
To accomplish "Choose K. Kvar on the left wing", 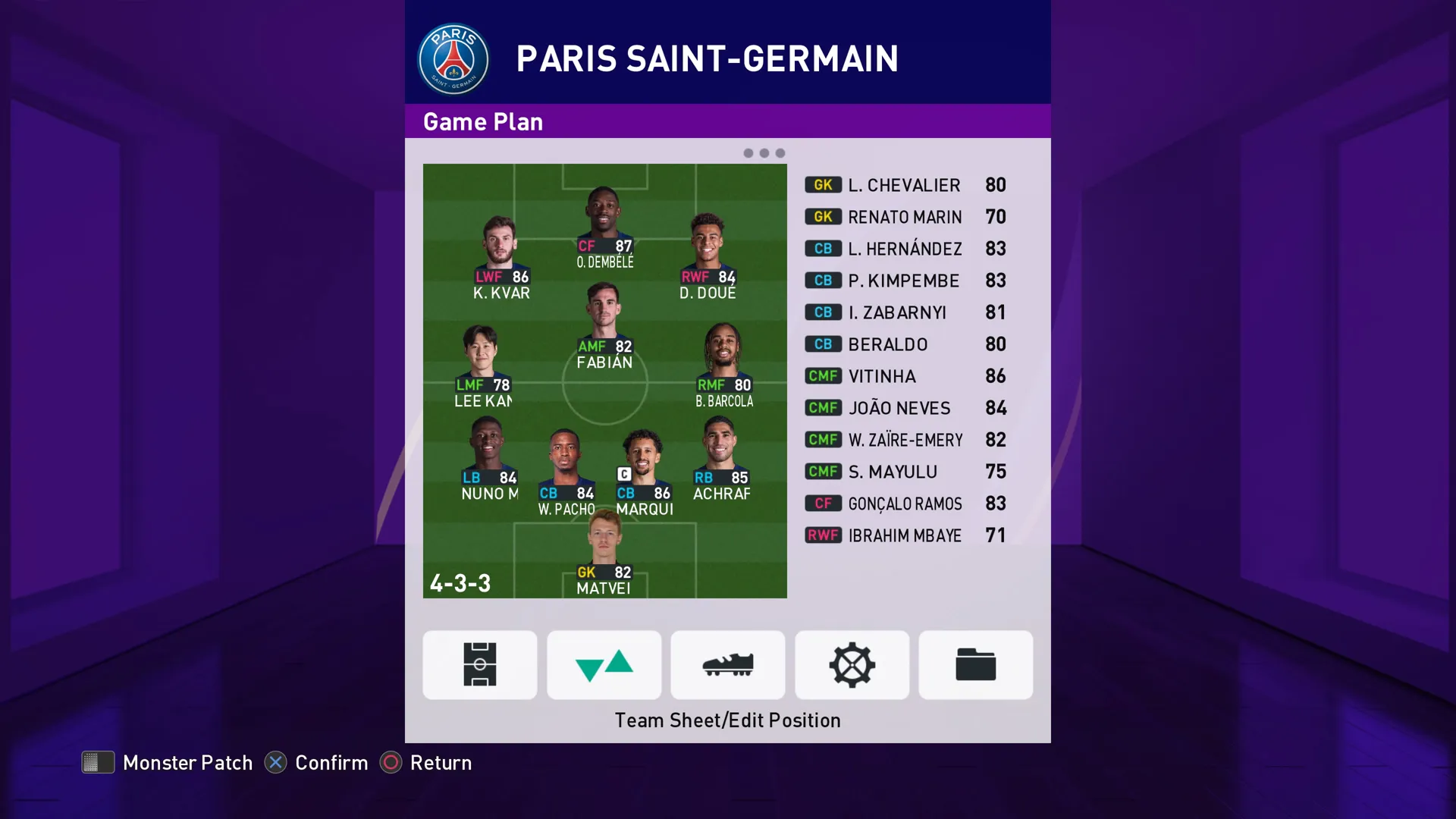I will pos(500,258).
